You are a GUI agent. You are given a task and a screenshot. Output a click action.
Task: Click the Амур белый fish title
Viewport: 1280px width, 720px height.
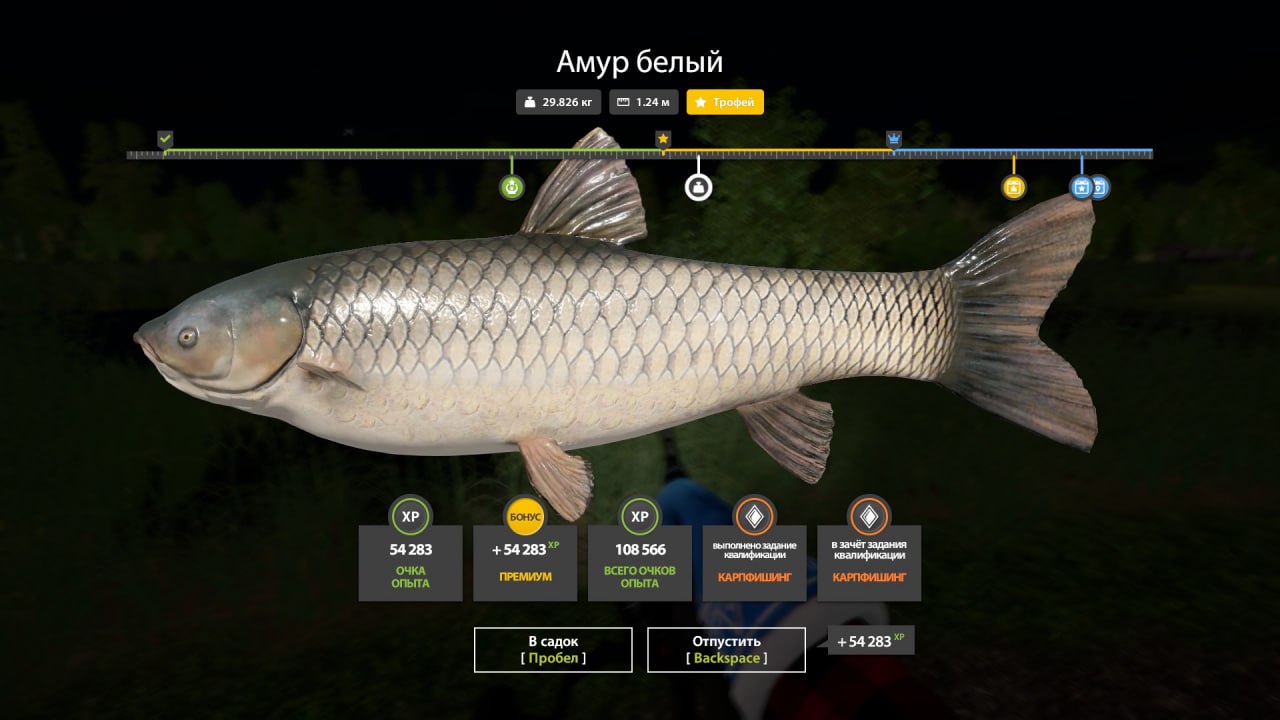(x=639, y=61)
